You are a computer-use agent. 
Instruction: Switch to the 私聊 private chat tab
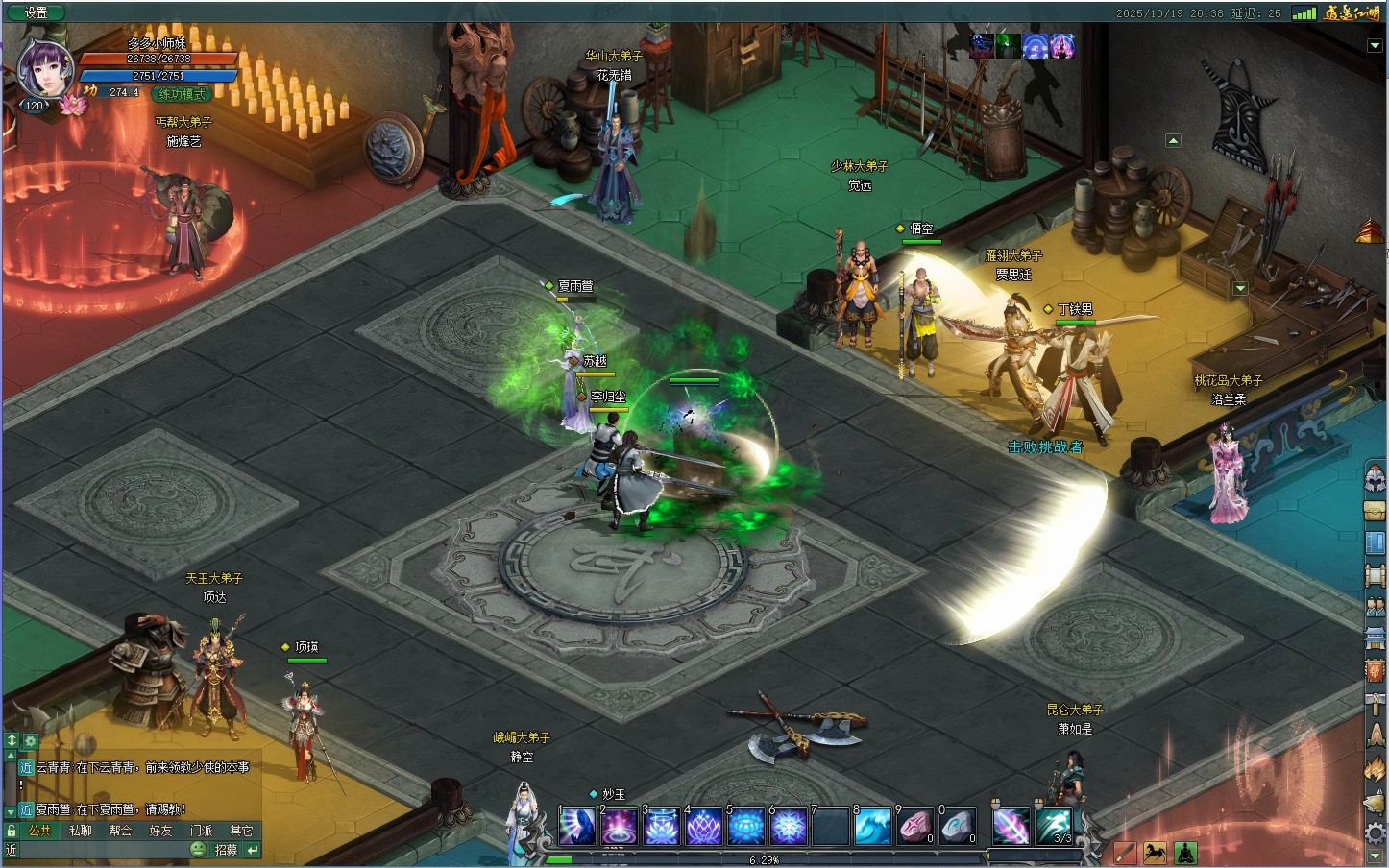coord(81,831)
